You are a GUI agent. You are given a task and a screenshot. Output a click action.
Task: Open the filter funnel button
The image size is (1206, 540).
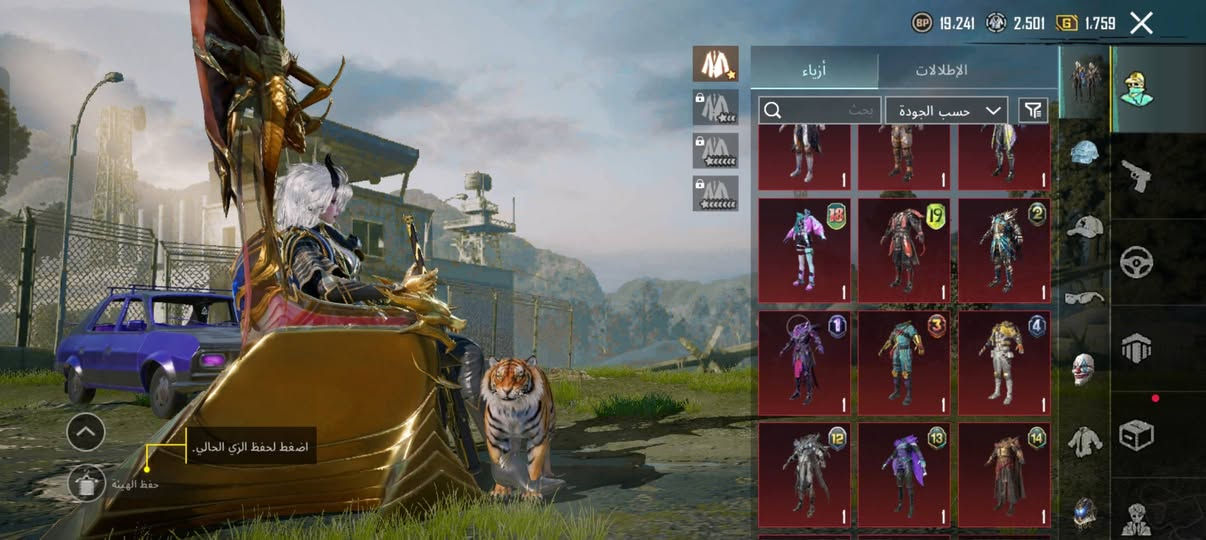pos(1032,110)
